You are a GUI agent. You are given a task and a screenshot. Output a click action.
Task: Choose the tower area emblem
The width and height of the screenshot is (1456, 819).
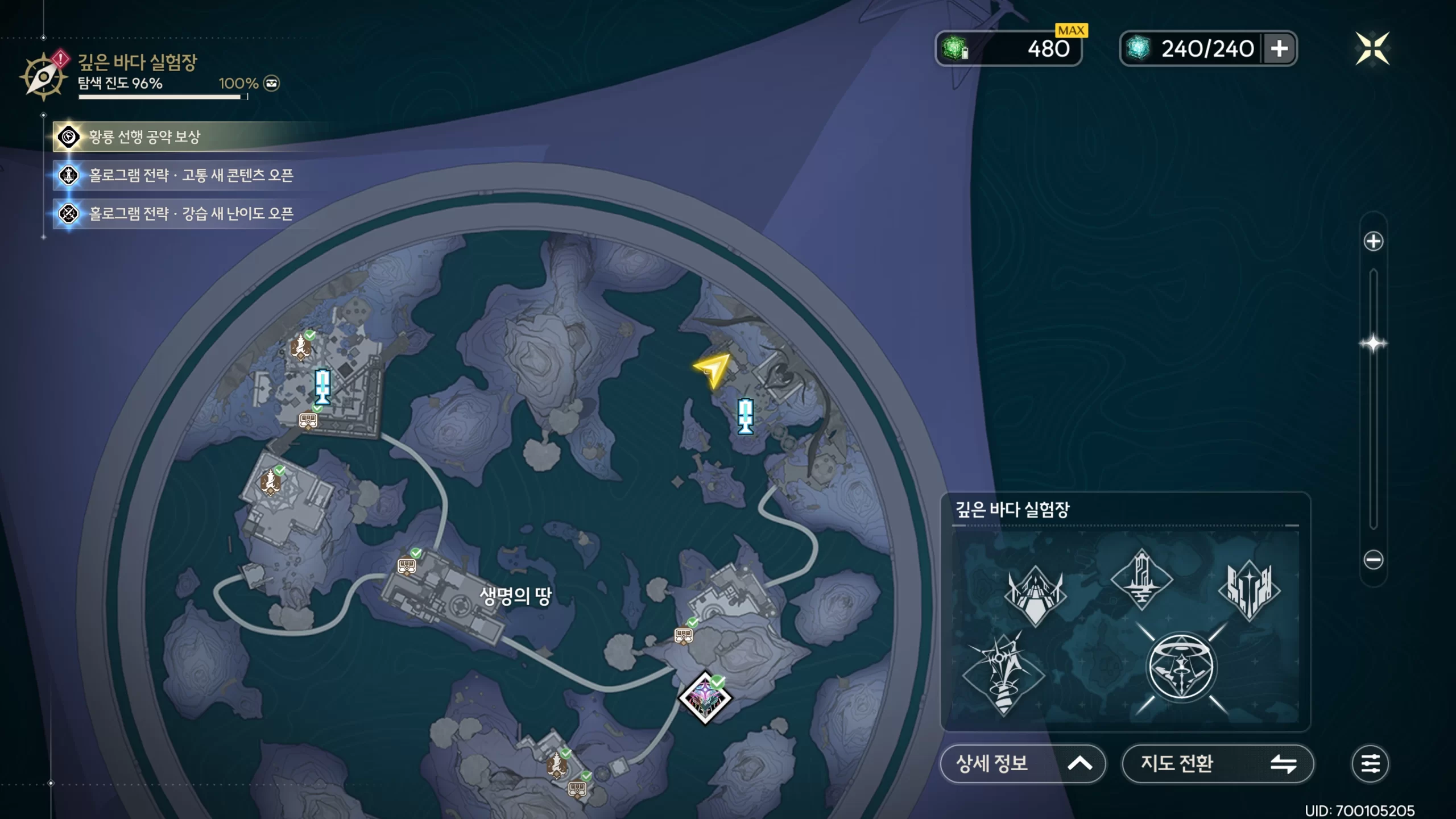(x=1141, y=579)
